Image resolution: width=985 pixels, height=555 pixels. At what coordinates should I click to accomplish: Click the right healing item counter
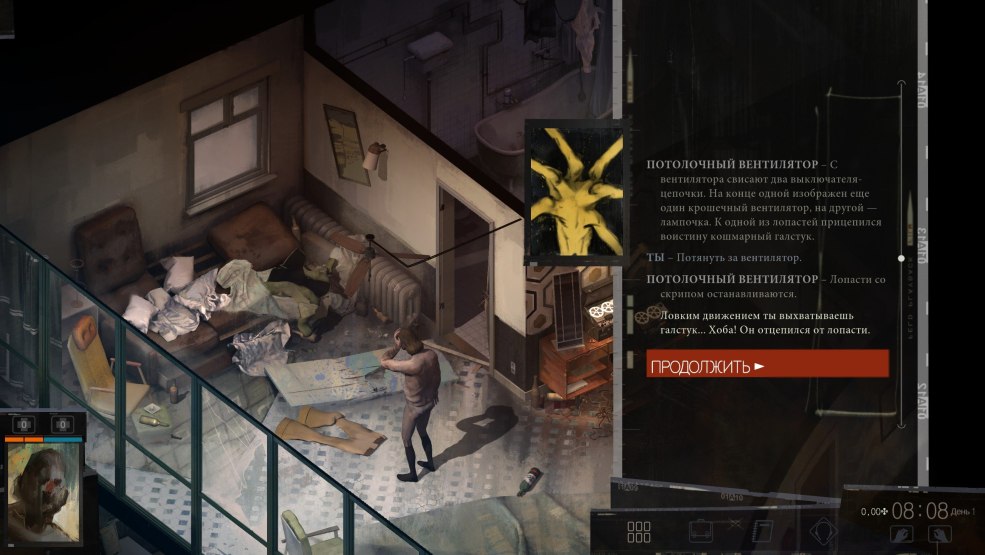[x=62, y=425]
